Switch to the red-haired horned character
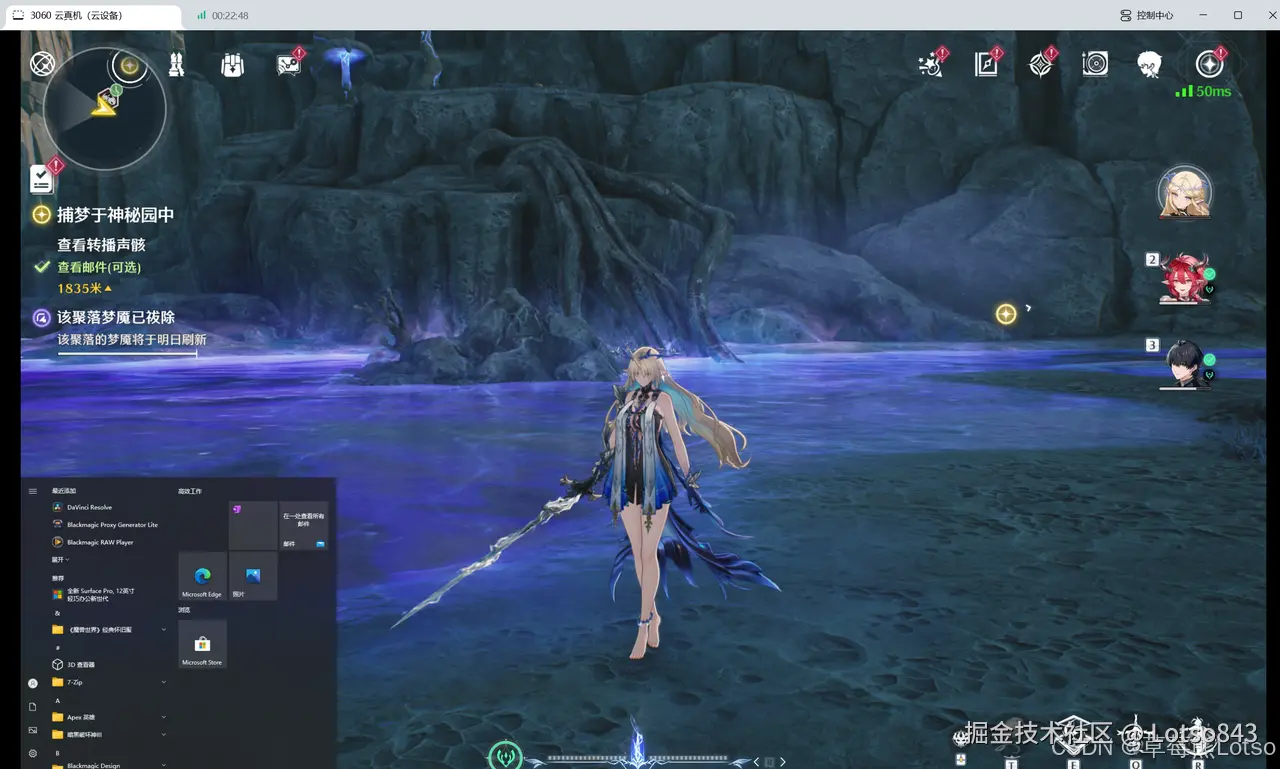 coord(1186,277)
